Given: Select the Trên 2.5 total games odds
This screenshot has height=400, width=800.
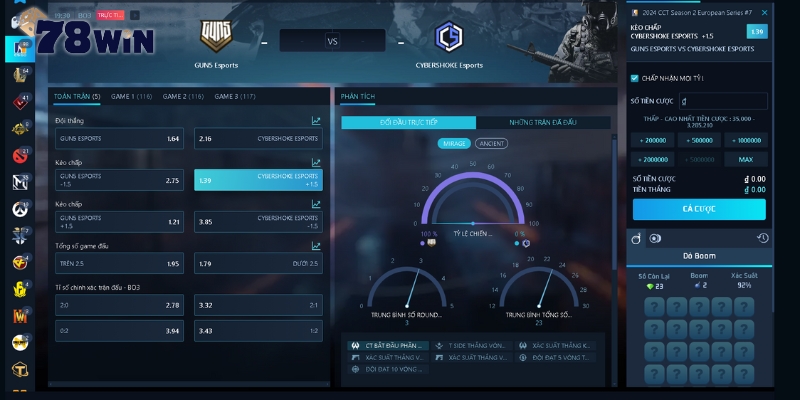Looking at the screenshot, I should point(120,264).
